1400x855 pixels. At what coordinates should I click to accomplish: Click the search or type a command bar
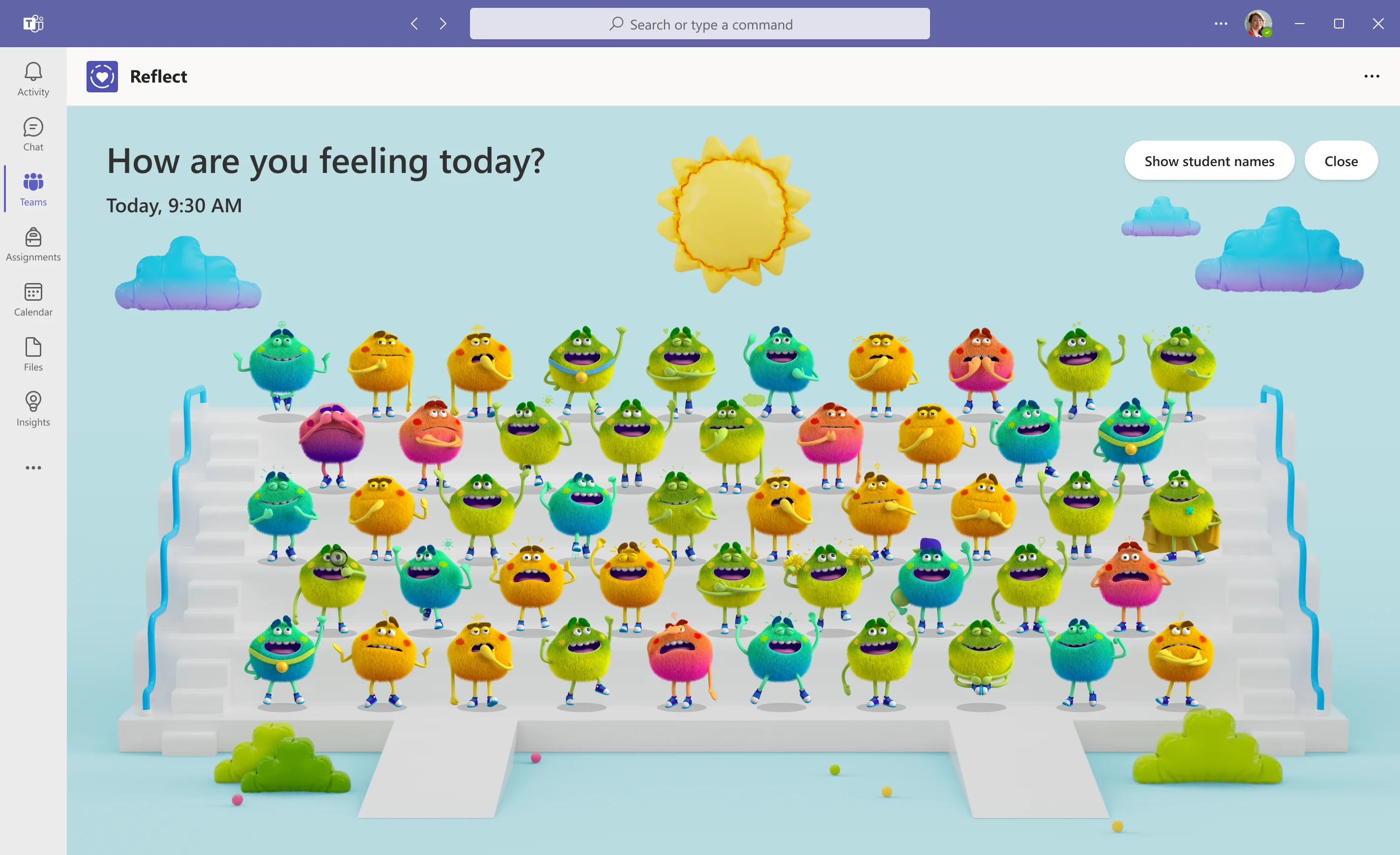click(x=700, y=24)
